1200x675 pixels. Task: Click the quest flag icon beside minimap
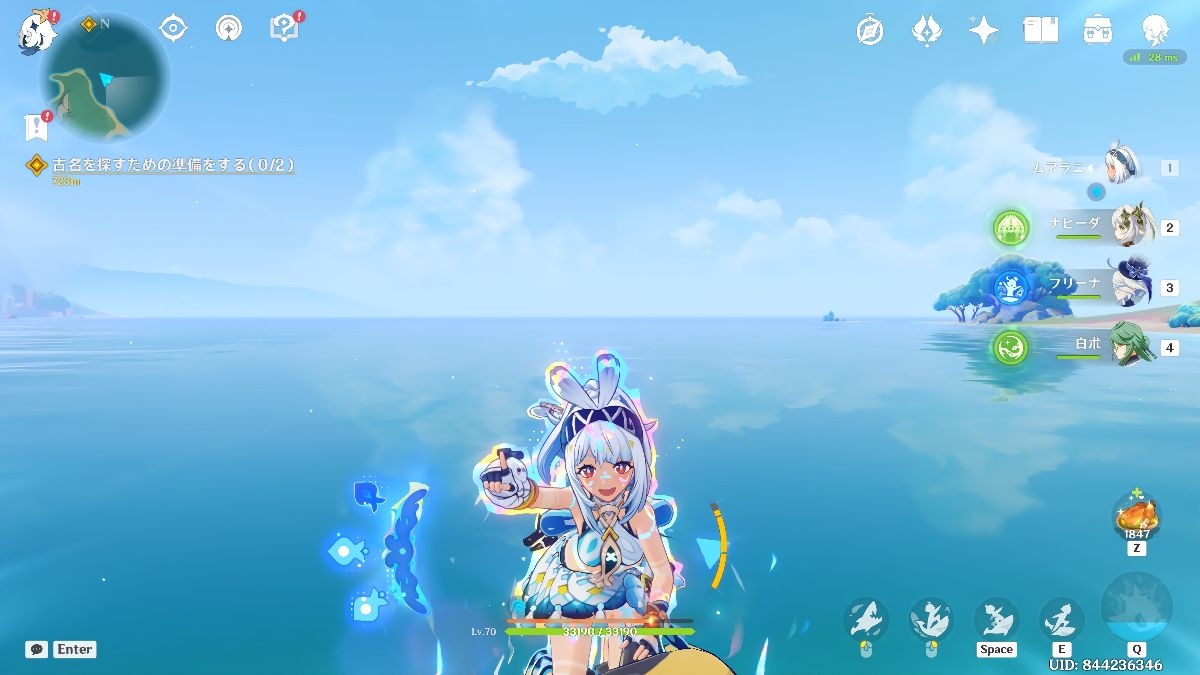pos(36,127)
